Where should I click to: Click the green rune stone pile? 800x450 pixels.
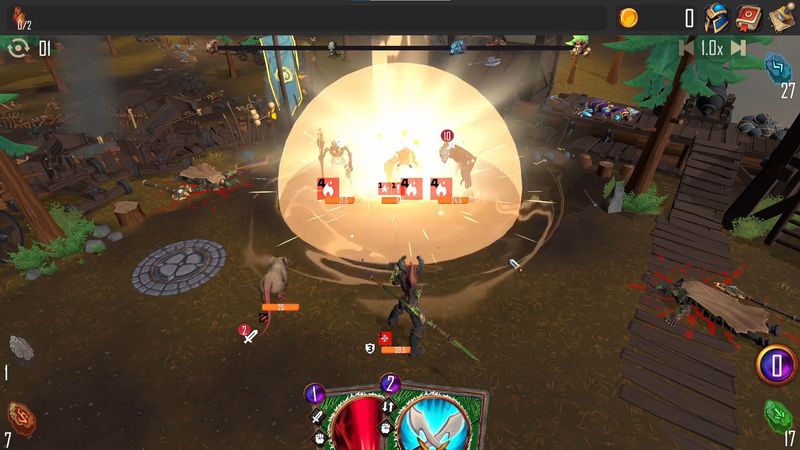(779, 413)
